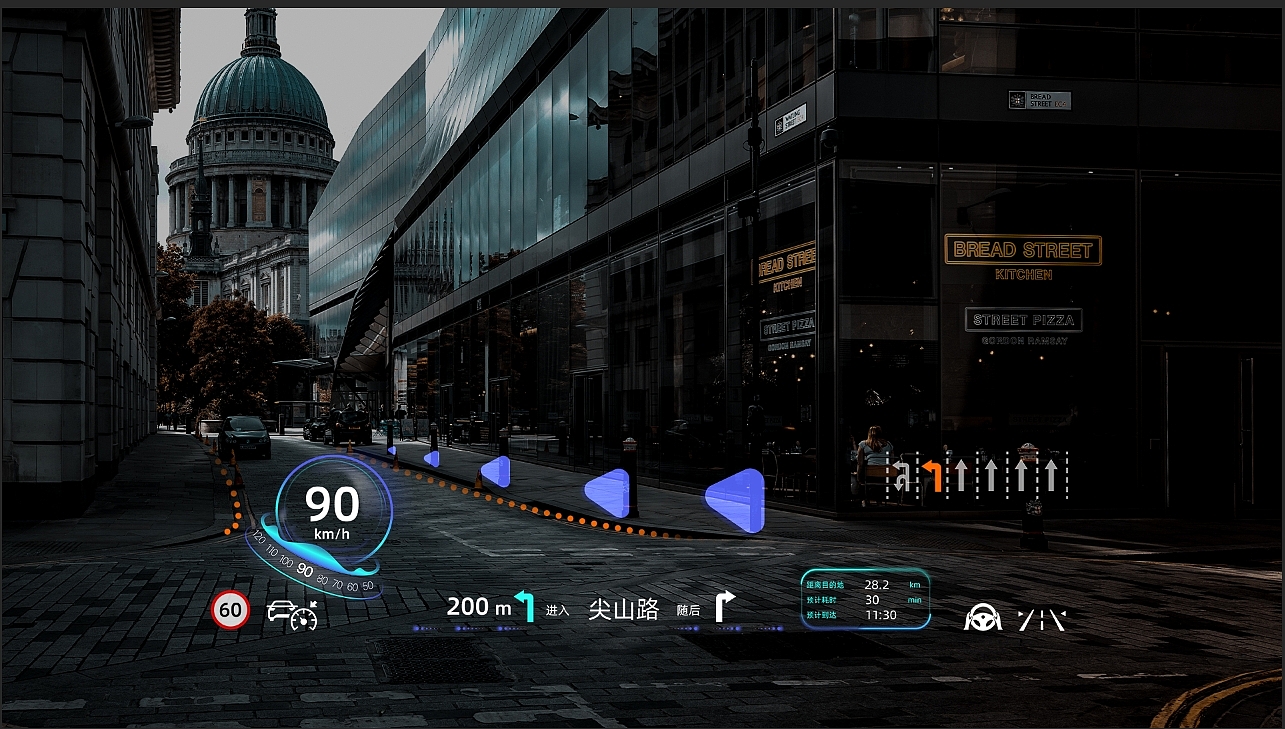Select the teal left-turn navigation arrow
This screenshot has width=1285, height=729.
pyautogui.click(x=525, y=606)
